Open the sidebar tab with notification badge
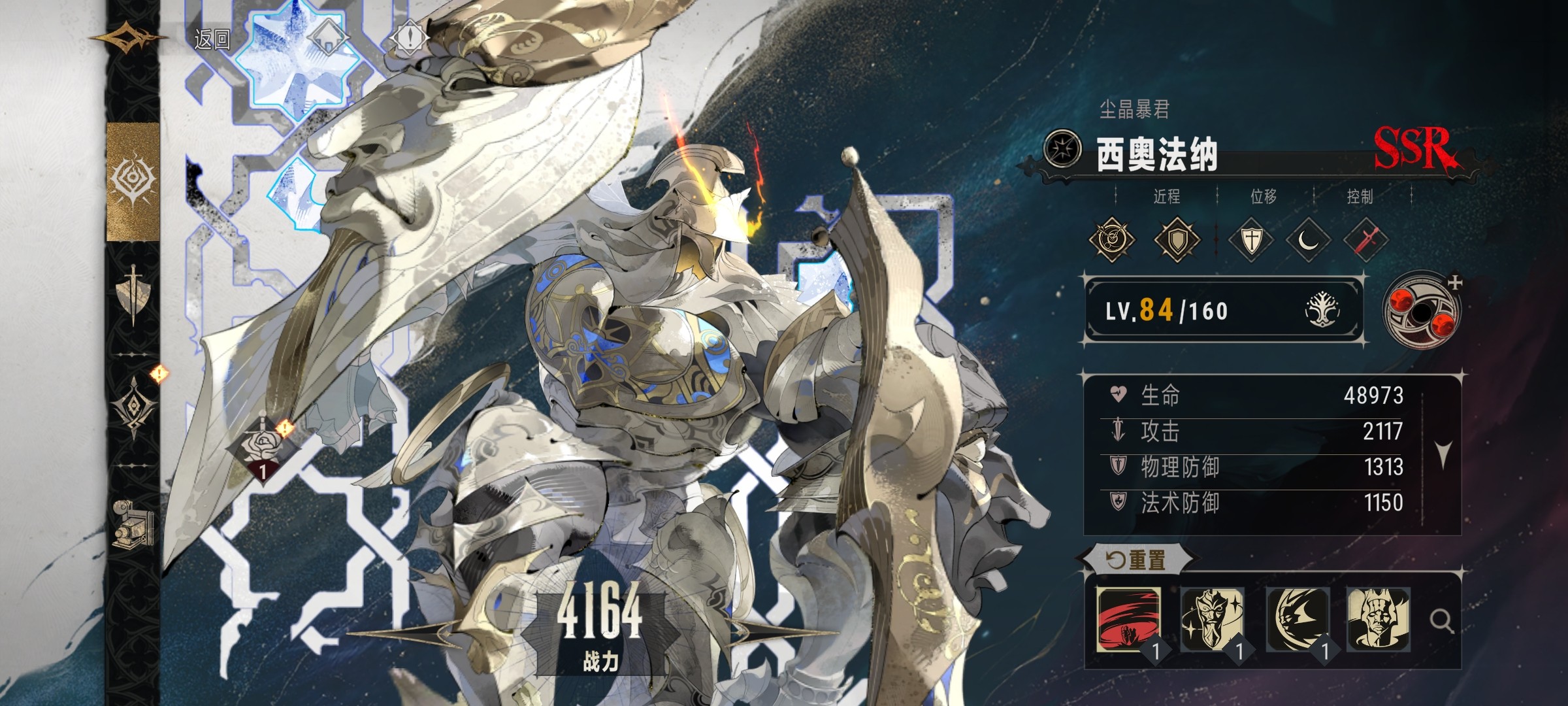Viewport: 1568px width, 706px height. point(135,405)
